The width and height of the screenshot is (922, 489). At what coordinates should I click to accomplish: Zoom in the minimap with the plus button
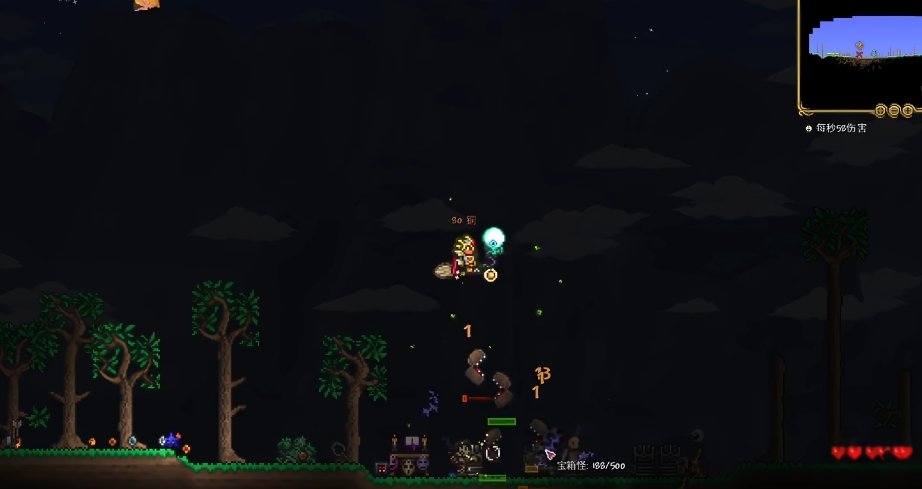pos(908,110)
